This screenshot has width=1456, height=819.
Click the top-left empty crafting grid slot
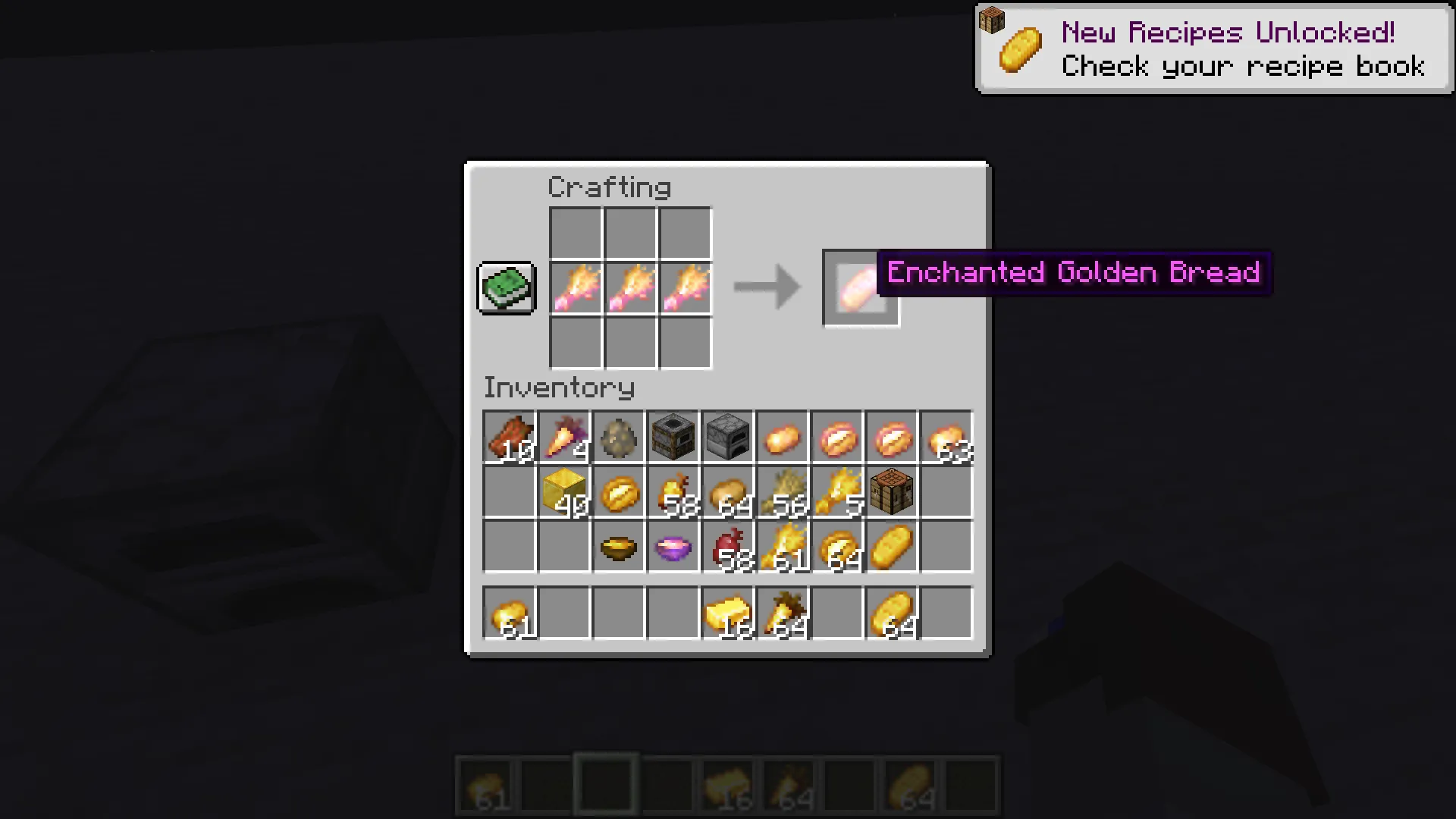coord(575,231)
